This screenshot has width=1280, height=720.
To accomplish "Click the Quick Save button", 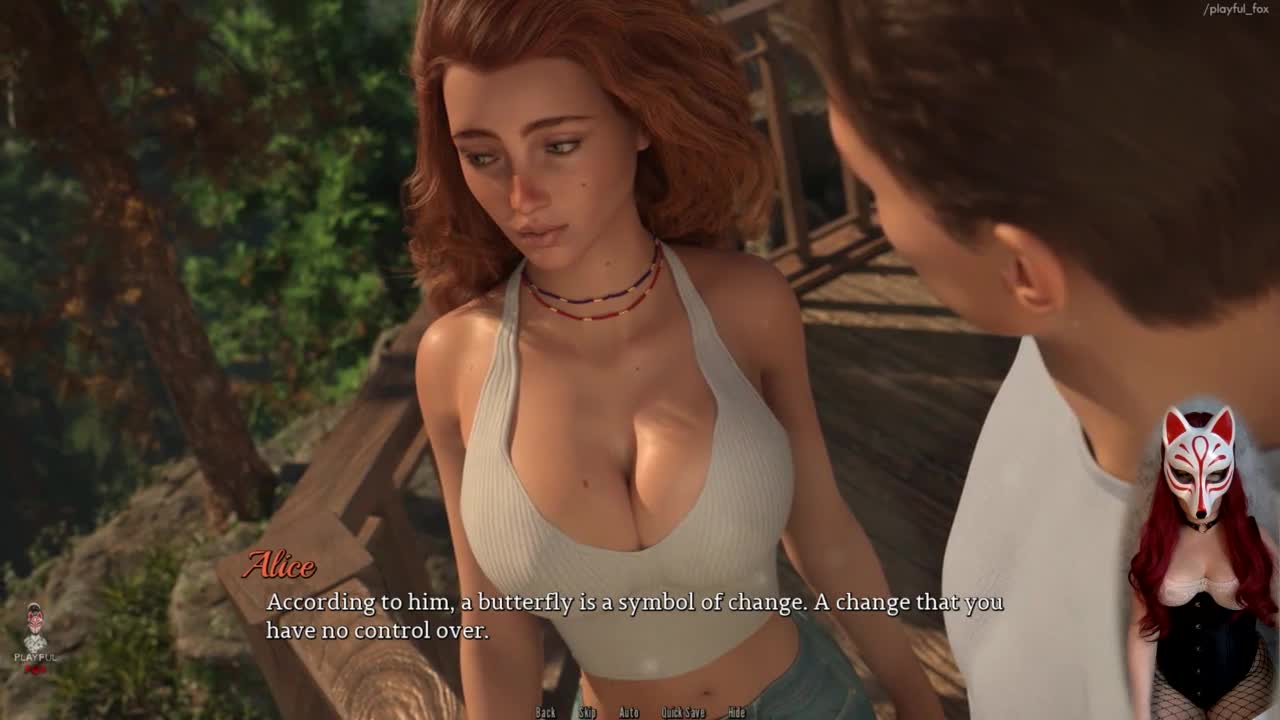I will 683,712.
